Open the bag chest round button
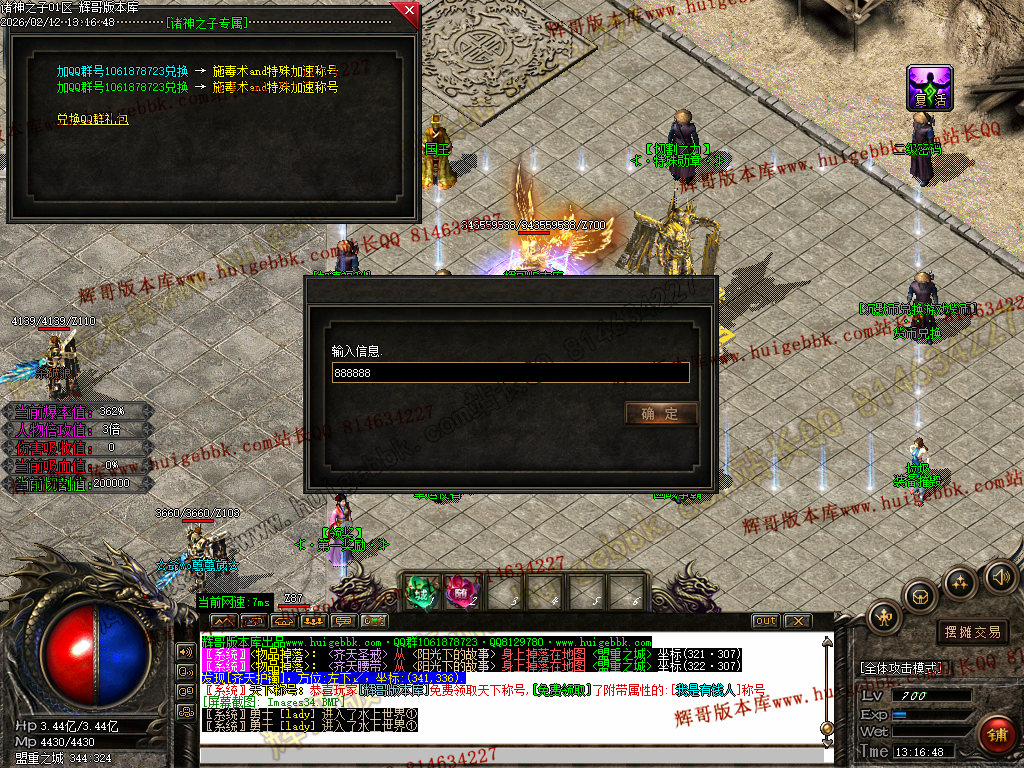 919,597
